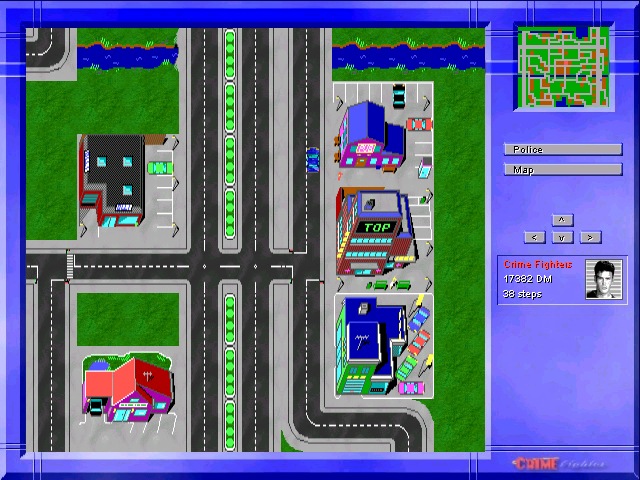
Task: Move the view right with right arrow
Action: [590, 237]
